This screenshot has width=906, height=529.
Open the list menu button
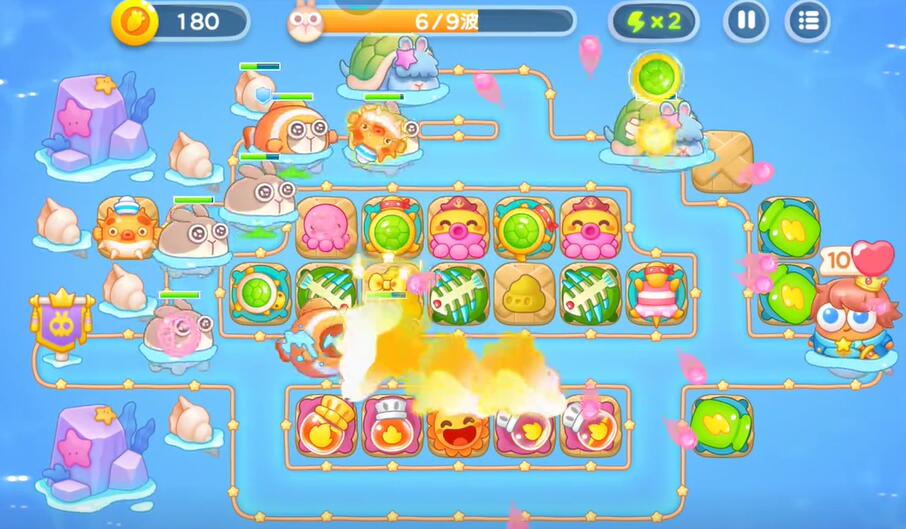tap(808, 21)
